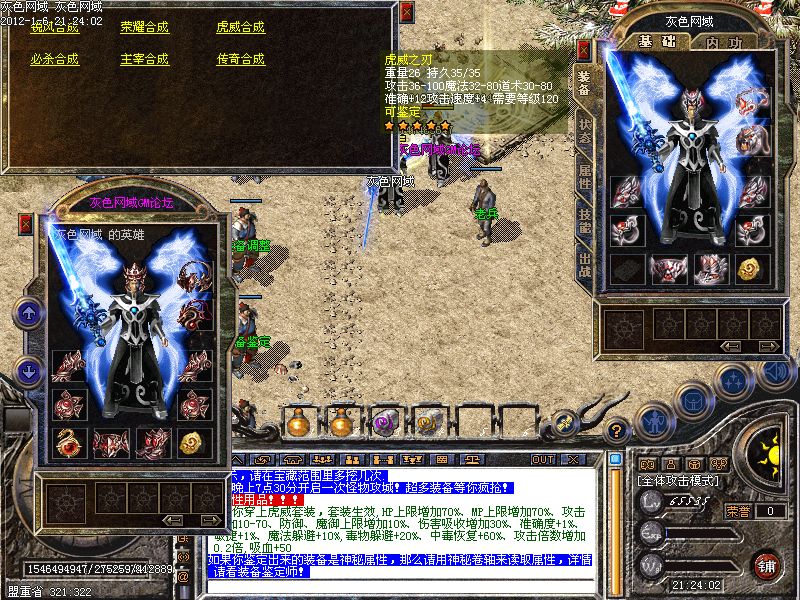Show the 属性 attributes tab
The height and width of the screenshot is (600, 800).
click(x=584, y=182)
